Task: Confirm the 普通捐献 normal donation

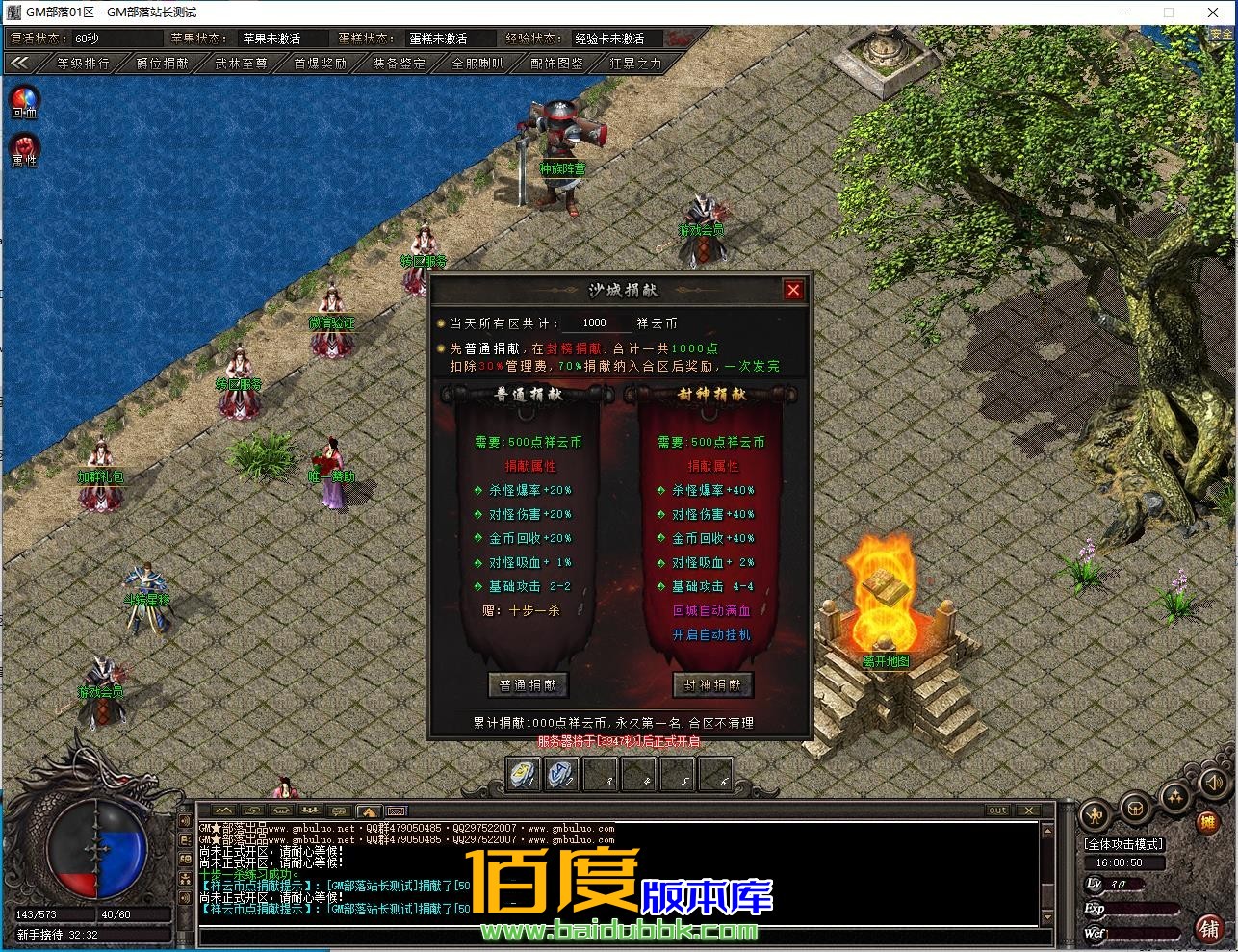Action: click(528, 685)
